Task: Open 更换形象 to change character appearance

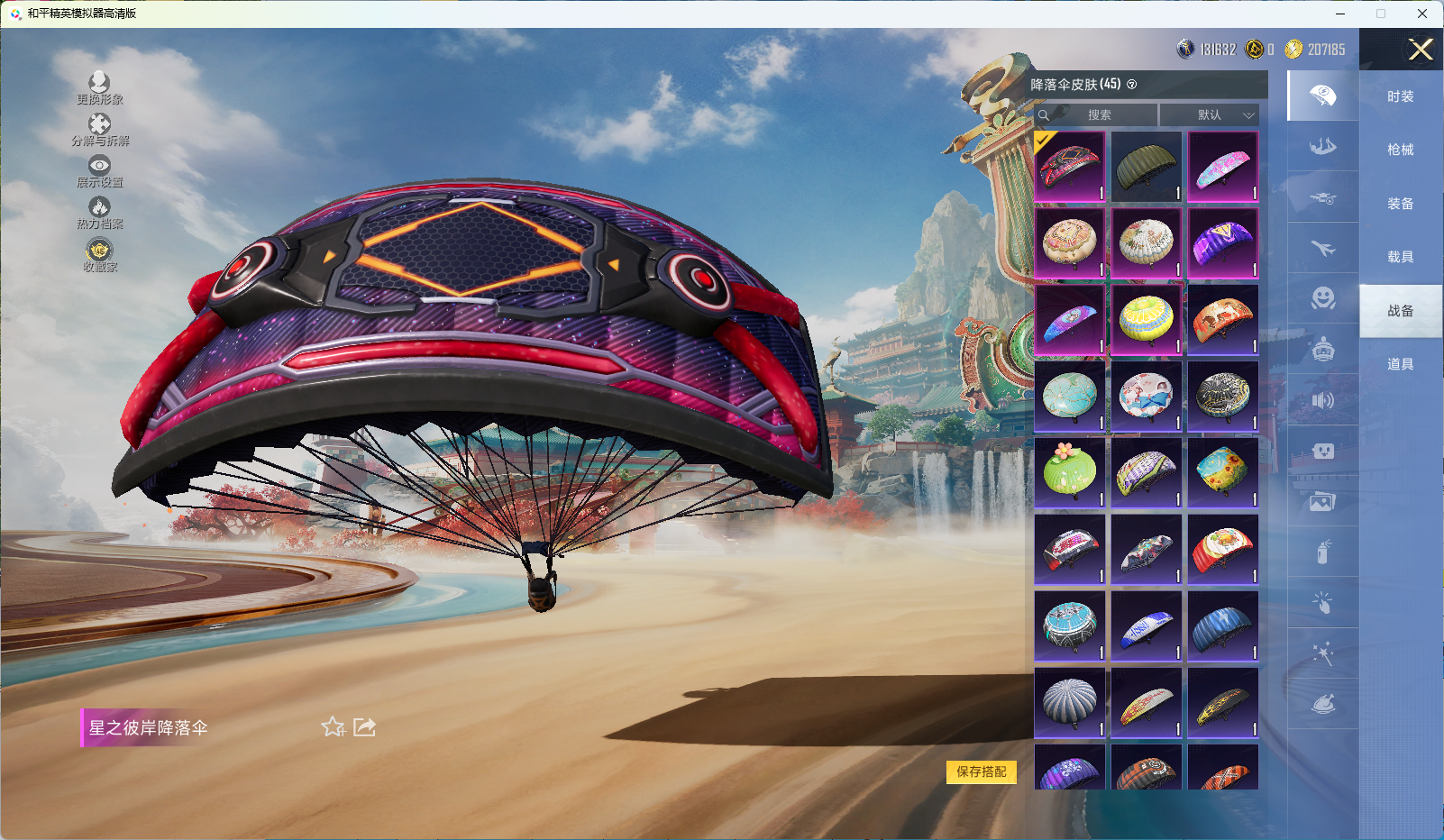Action: [99, 88]
